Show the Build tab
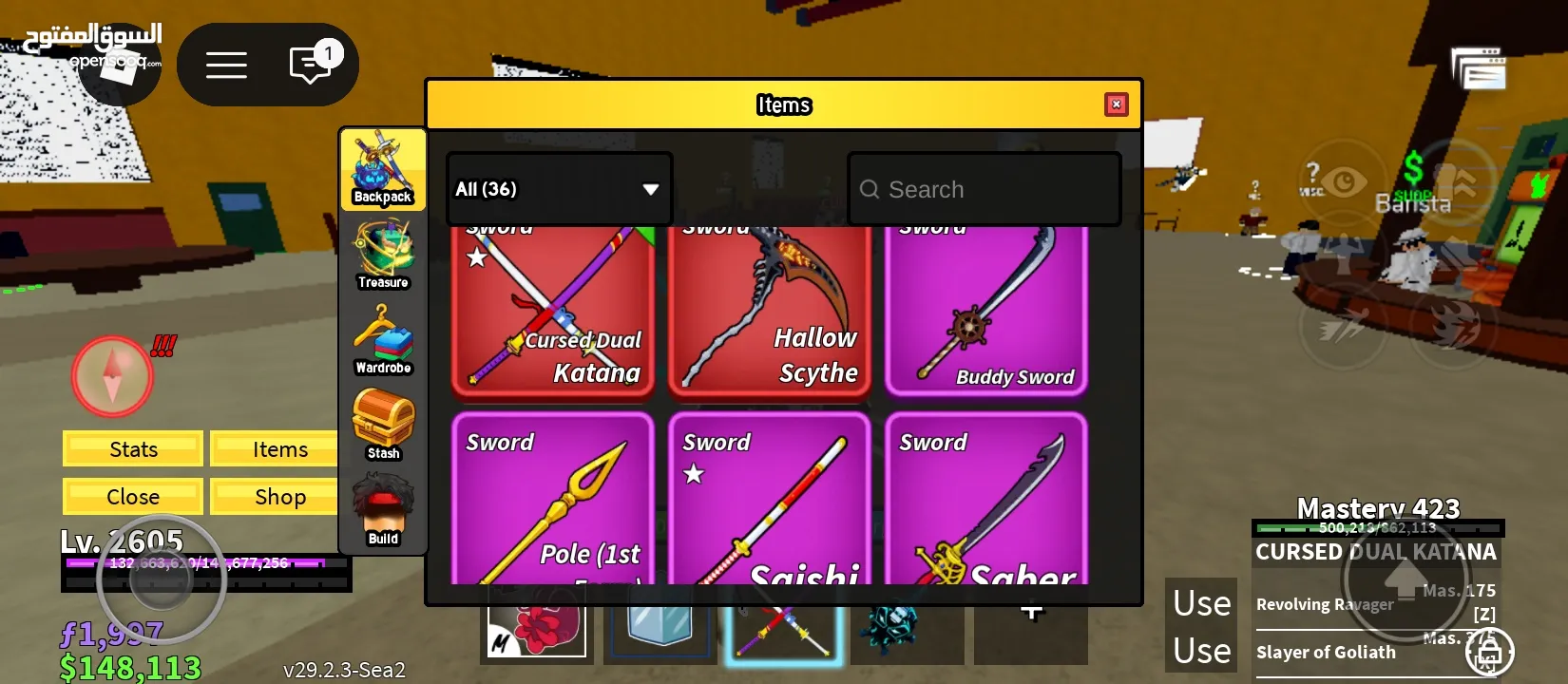The image size is (1568, 684). (383, 510)
